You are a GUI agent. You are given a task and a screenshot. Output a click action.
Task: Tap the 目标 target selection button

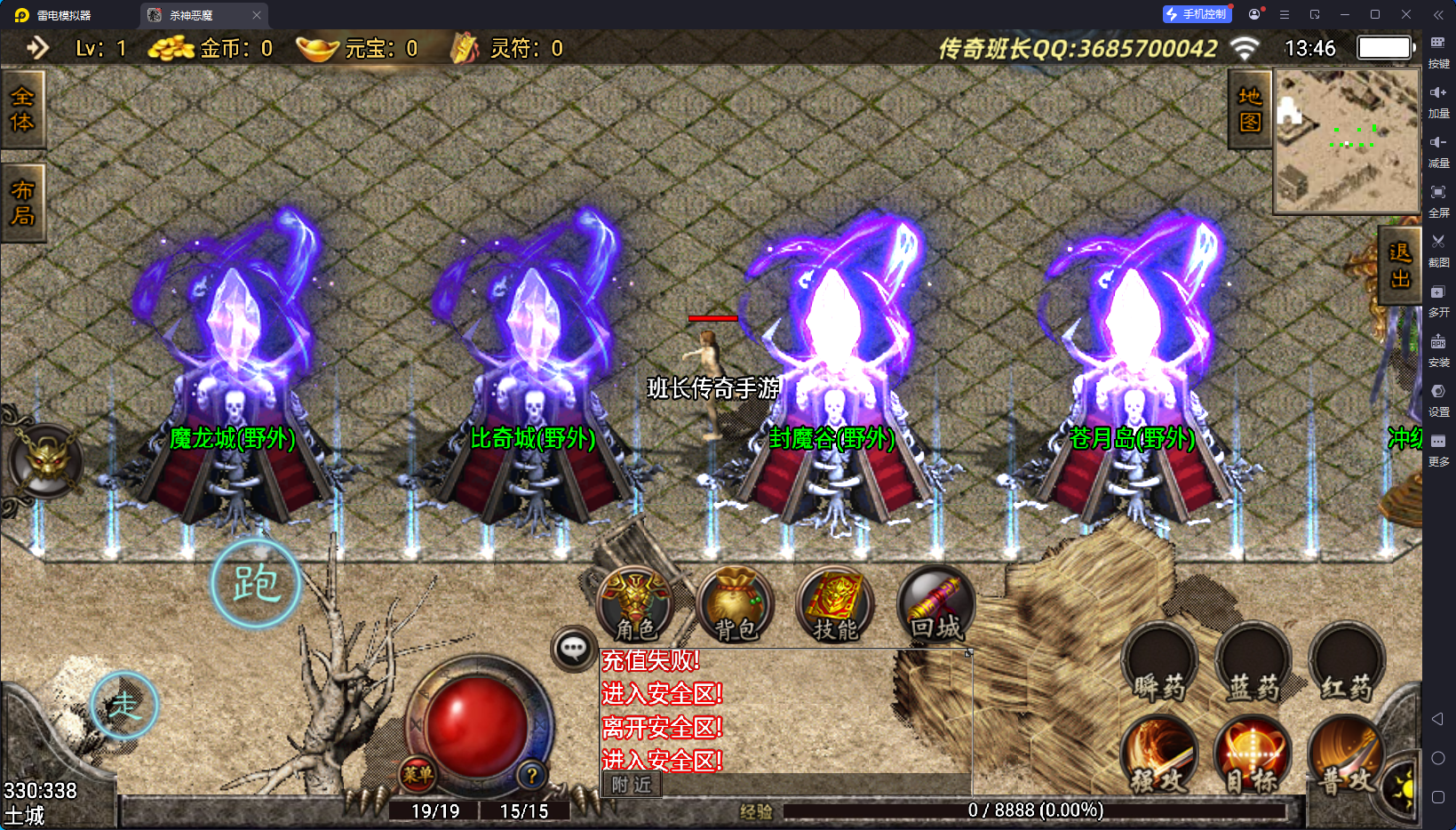tap(1253, 755)
